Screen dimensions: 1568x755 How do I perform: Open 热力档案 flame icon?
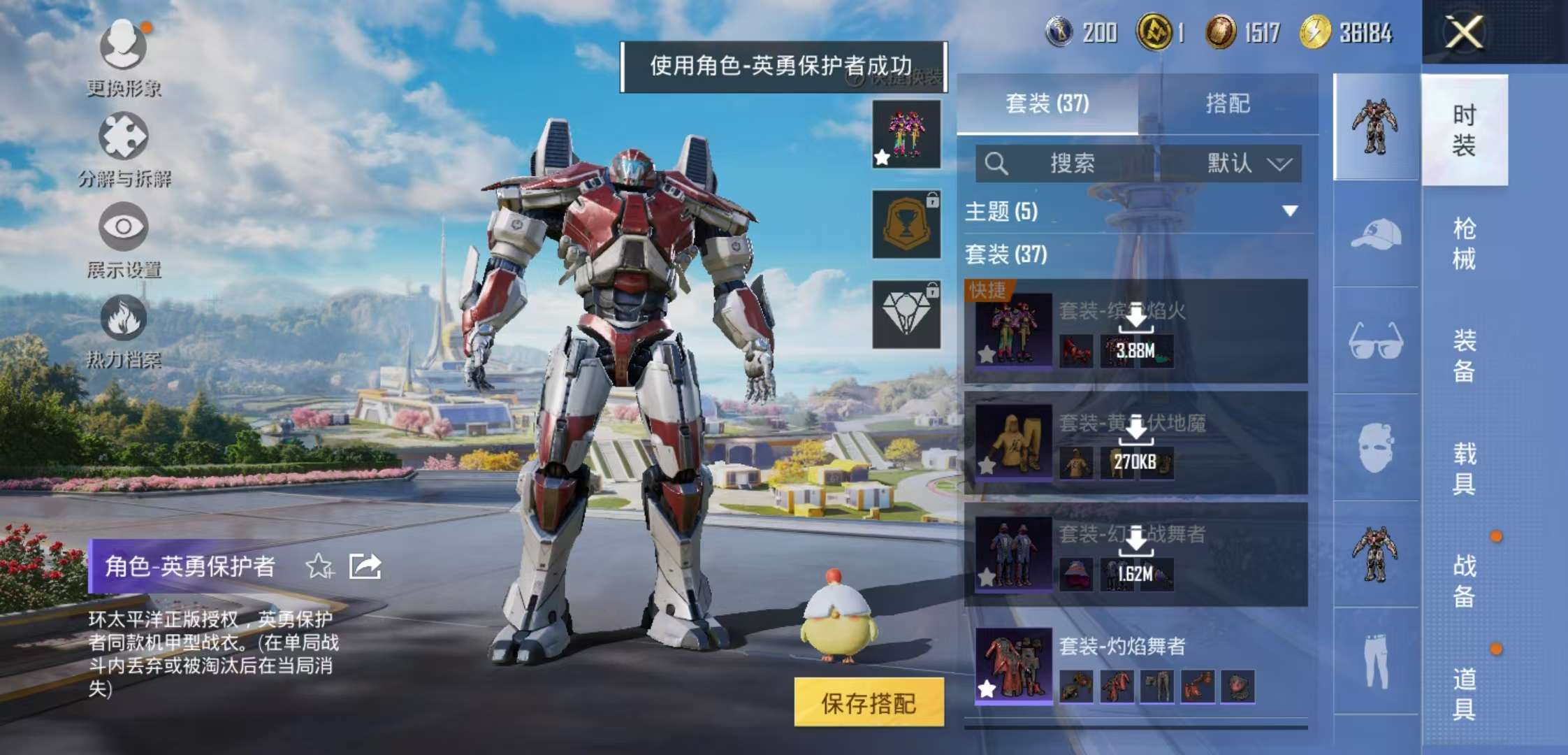click(x=124, y=318)
